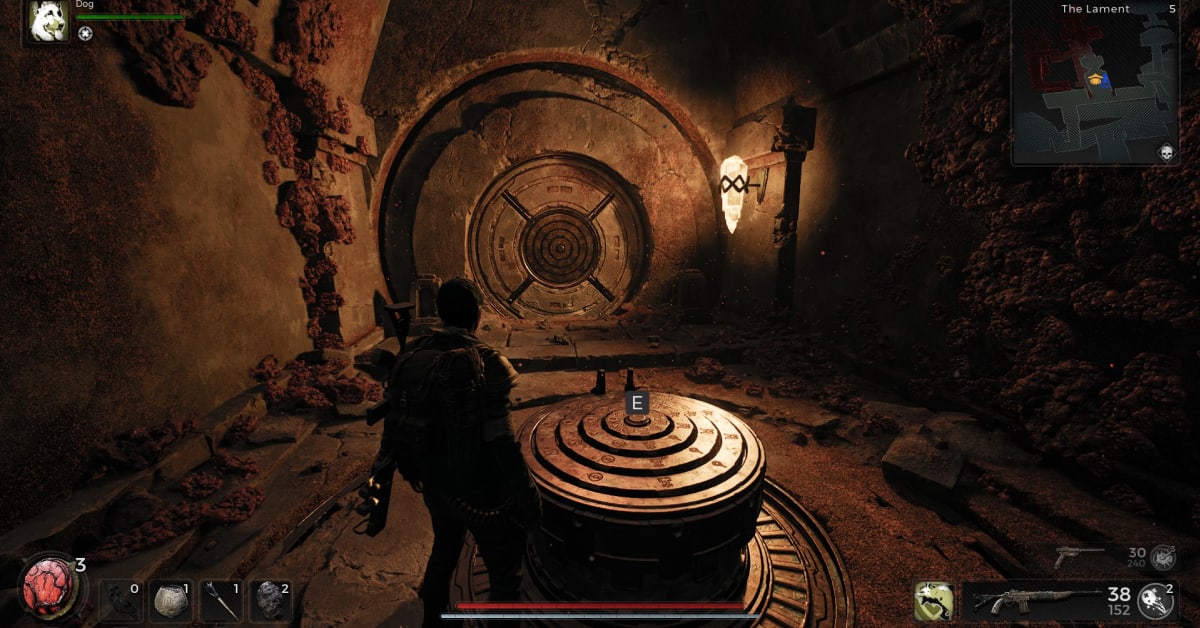Viewport: 1200px width, 628px height.
Task: Activate the green dog skill icon
Action: point(933,601)
